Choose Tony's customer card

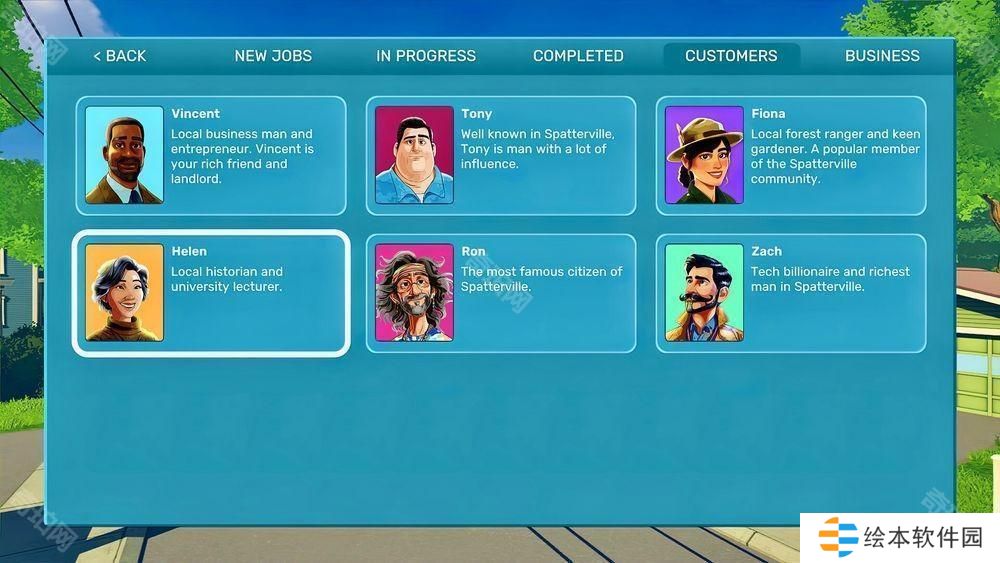point(501,155)
